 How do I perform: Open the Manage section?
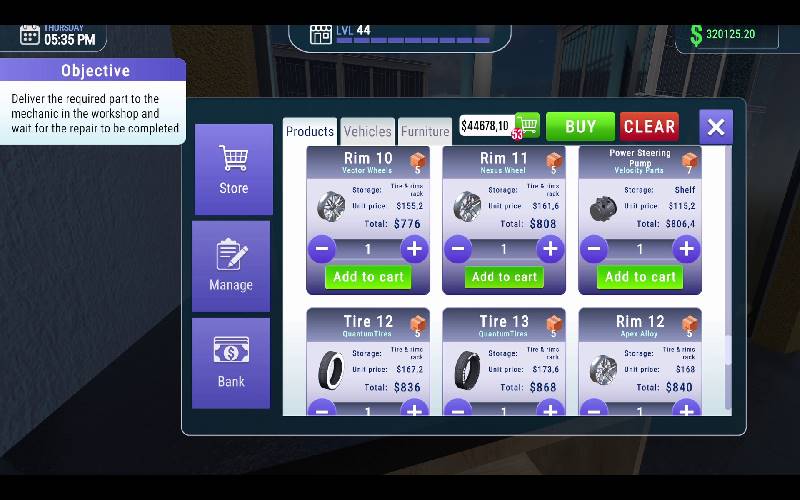(231, 266)
